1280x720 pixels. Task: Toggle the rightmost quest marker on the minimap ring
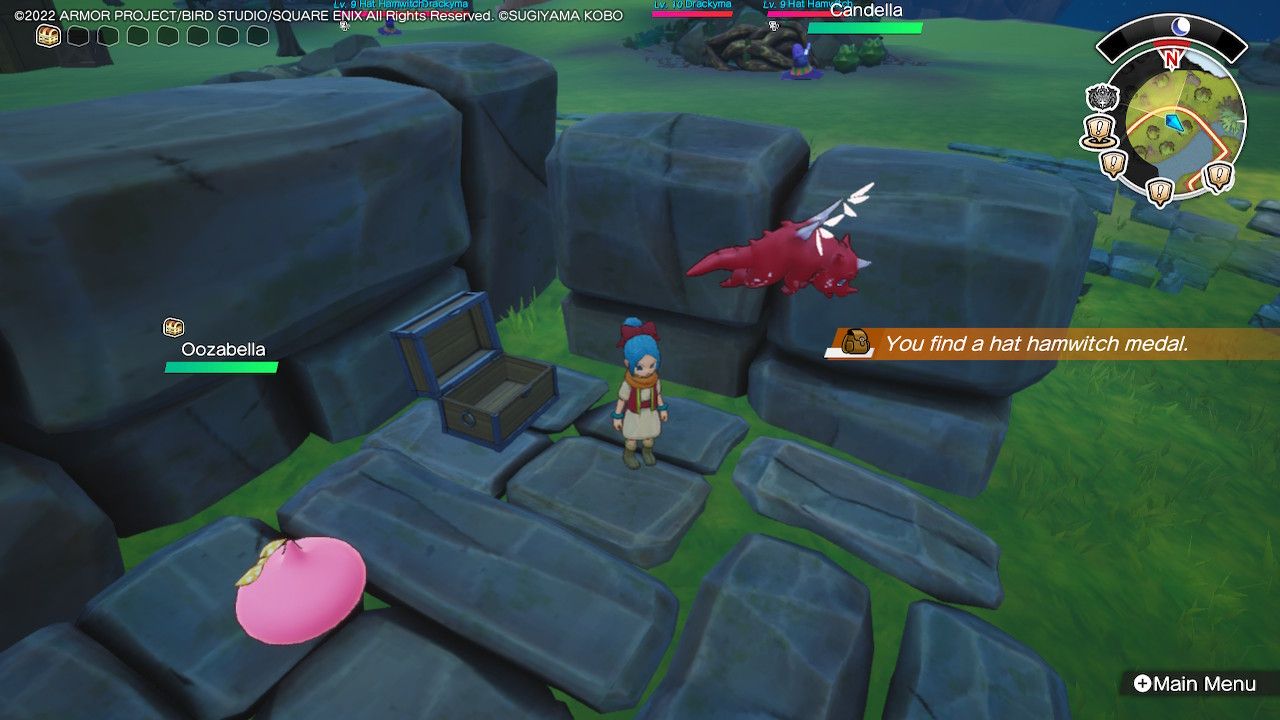(1217, 174)
